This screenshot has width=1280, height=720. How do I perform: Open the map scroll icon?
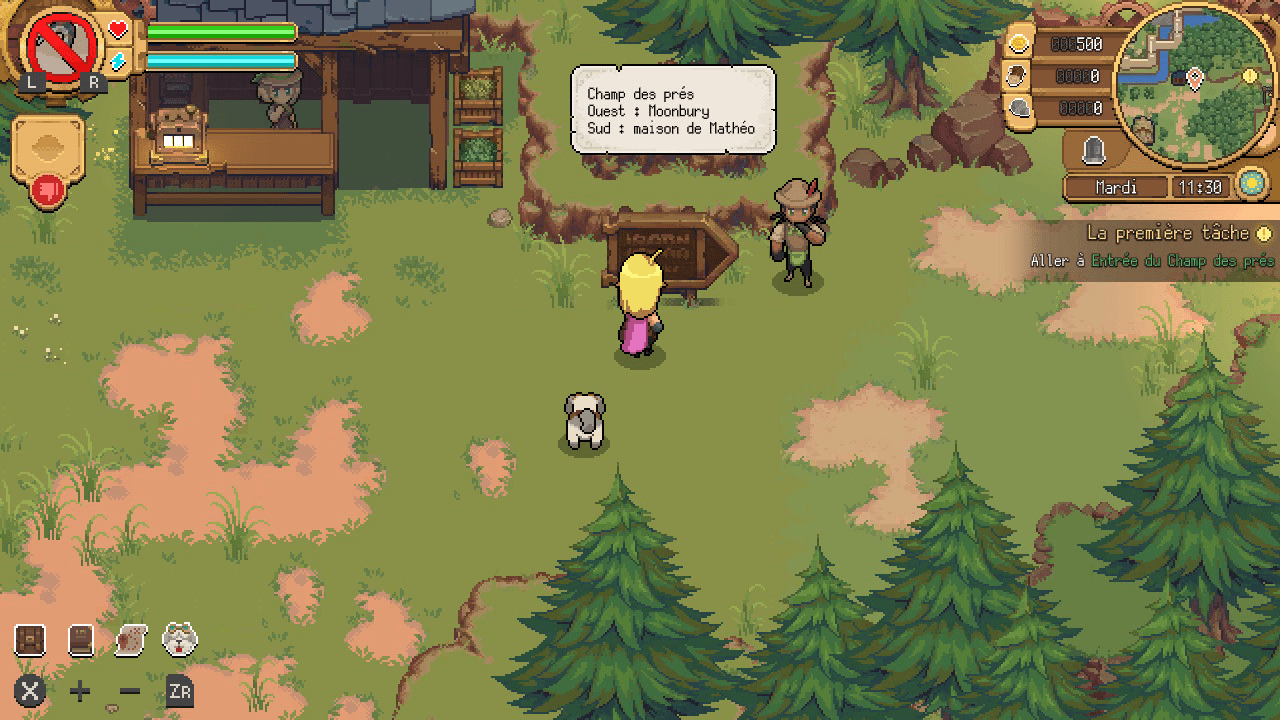(131, 640)
